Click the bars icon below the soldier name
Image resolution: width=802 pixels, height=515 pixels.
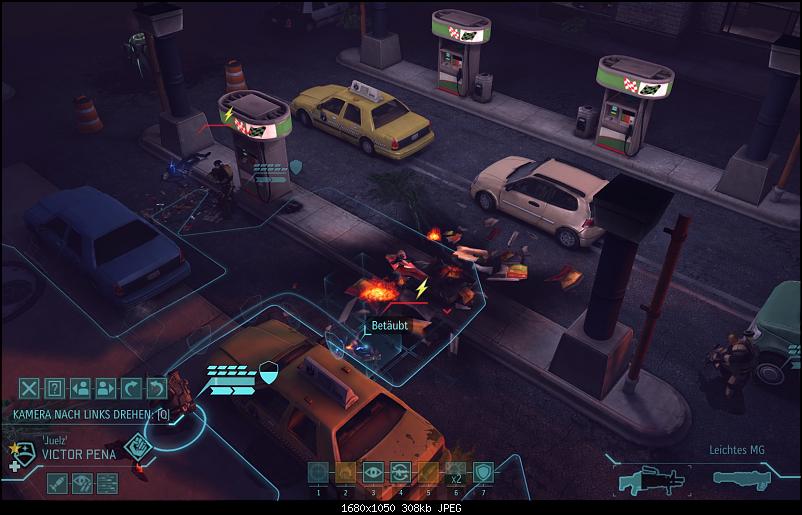107,483
